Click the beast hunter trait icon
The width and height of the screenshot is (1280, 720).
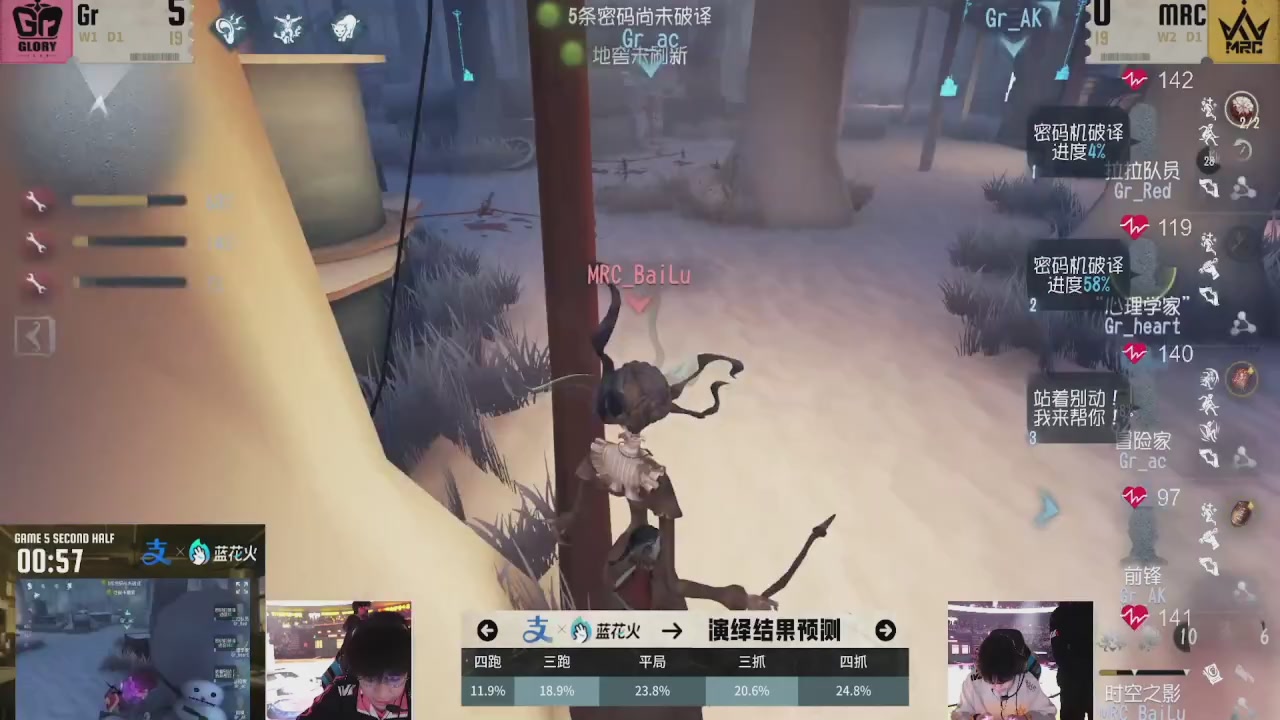345,29
